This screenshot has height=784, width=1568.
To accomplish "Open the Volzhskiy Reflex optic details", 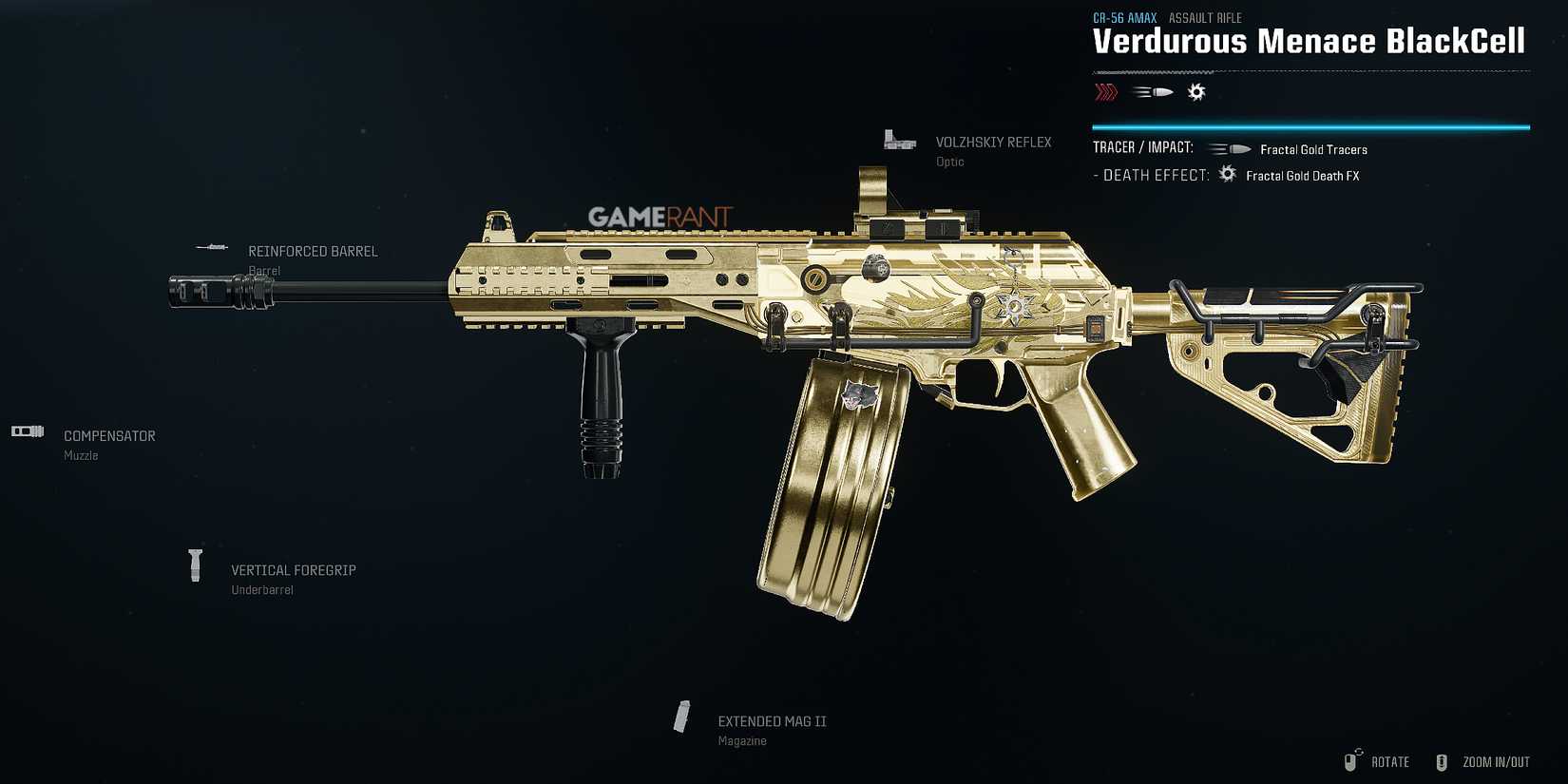I will click(993, 142).
